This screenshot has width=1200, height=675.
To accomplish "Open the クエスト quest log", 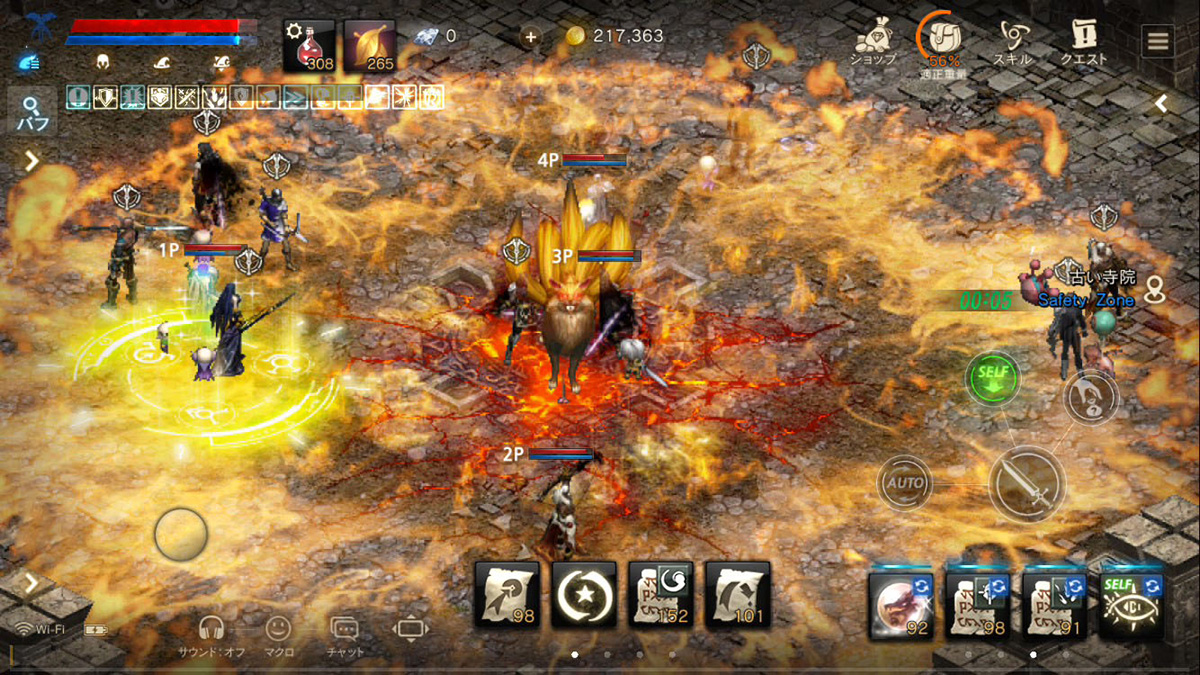I will point(1084,41).
